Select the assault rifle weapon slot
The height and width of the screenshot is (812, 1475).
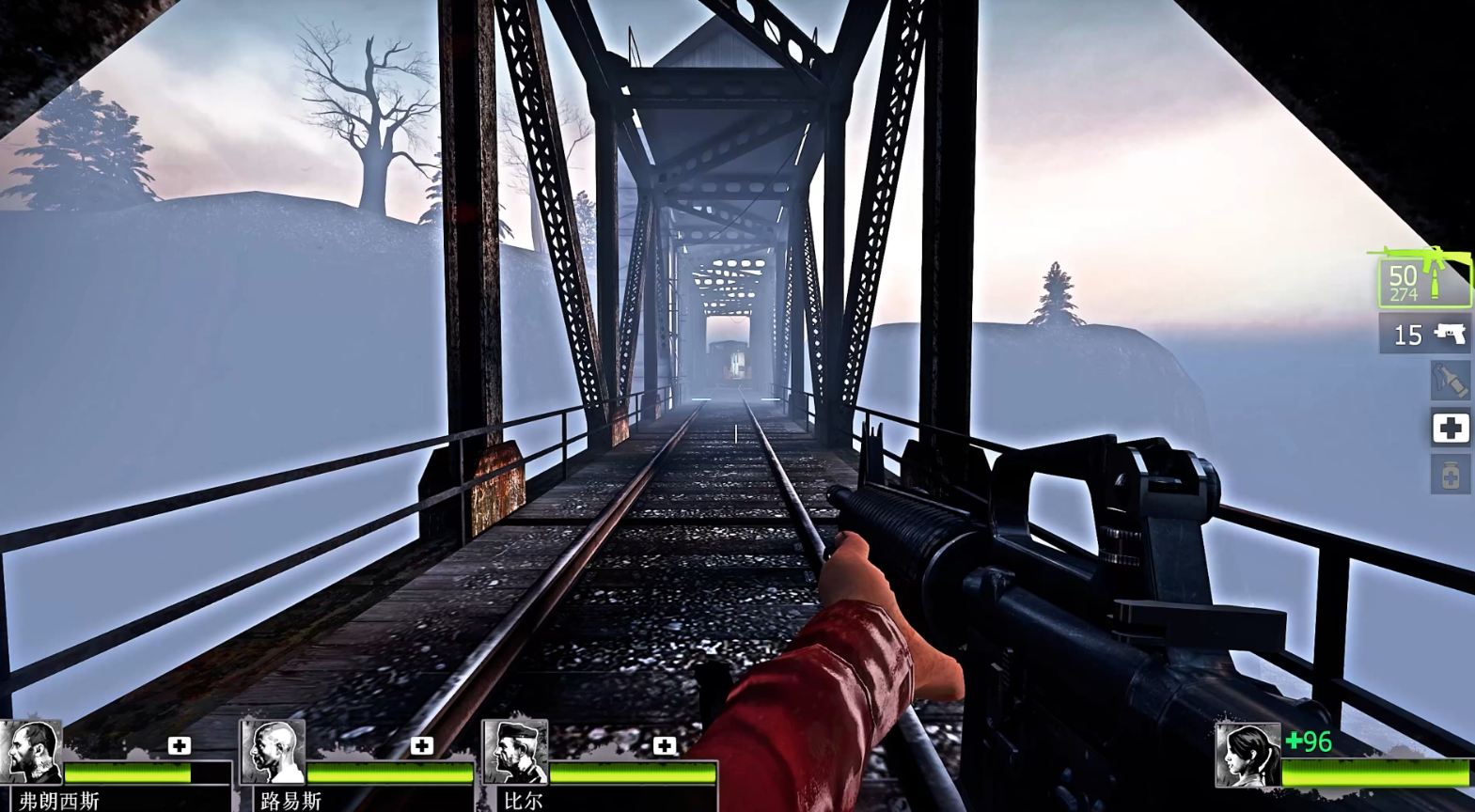click(x=1423, y=280)
